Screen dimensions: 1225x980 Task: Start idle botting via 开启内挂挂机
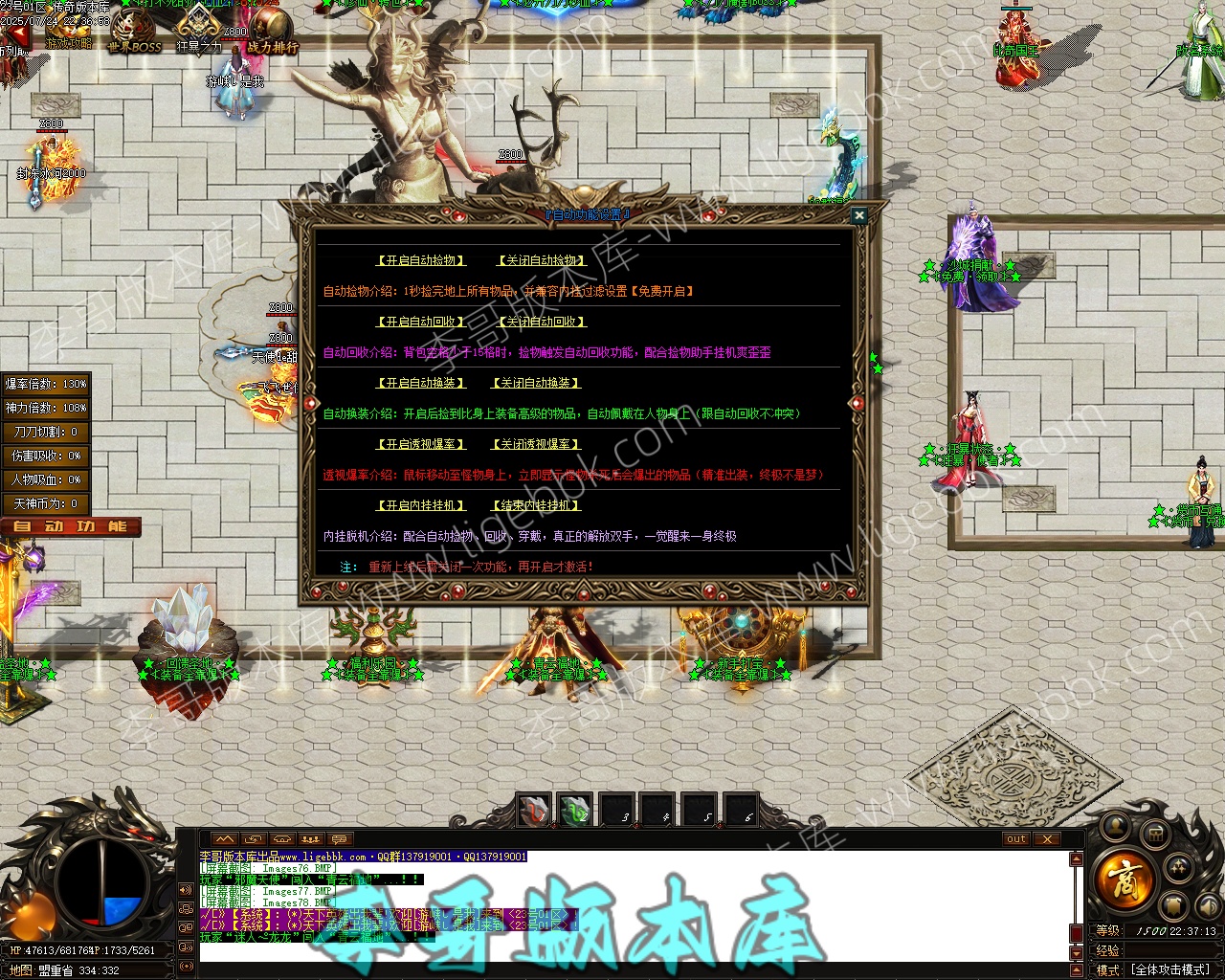coord(421,505)
